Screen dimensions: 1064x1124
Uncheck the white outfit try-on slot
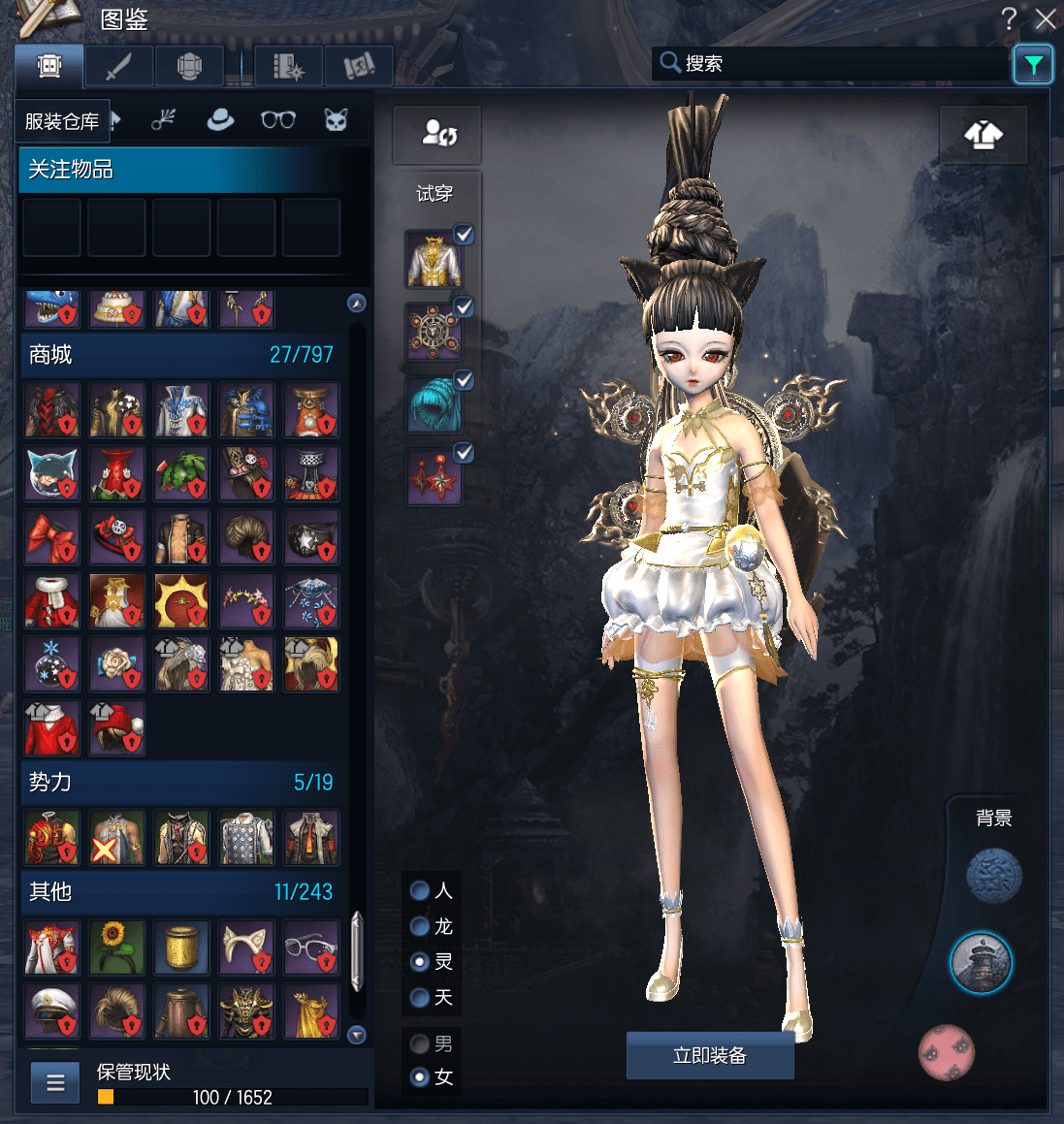[464, 235]
